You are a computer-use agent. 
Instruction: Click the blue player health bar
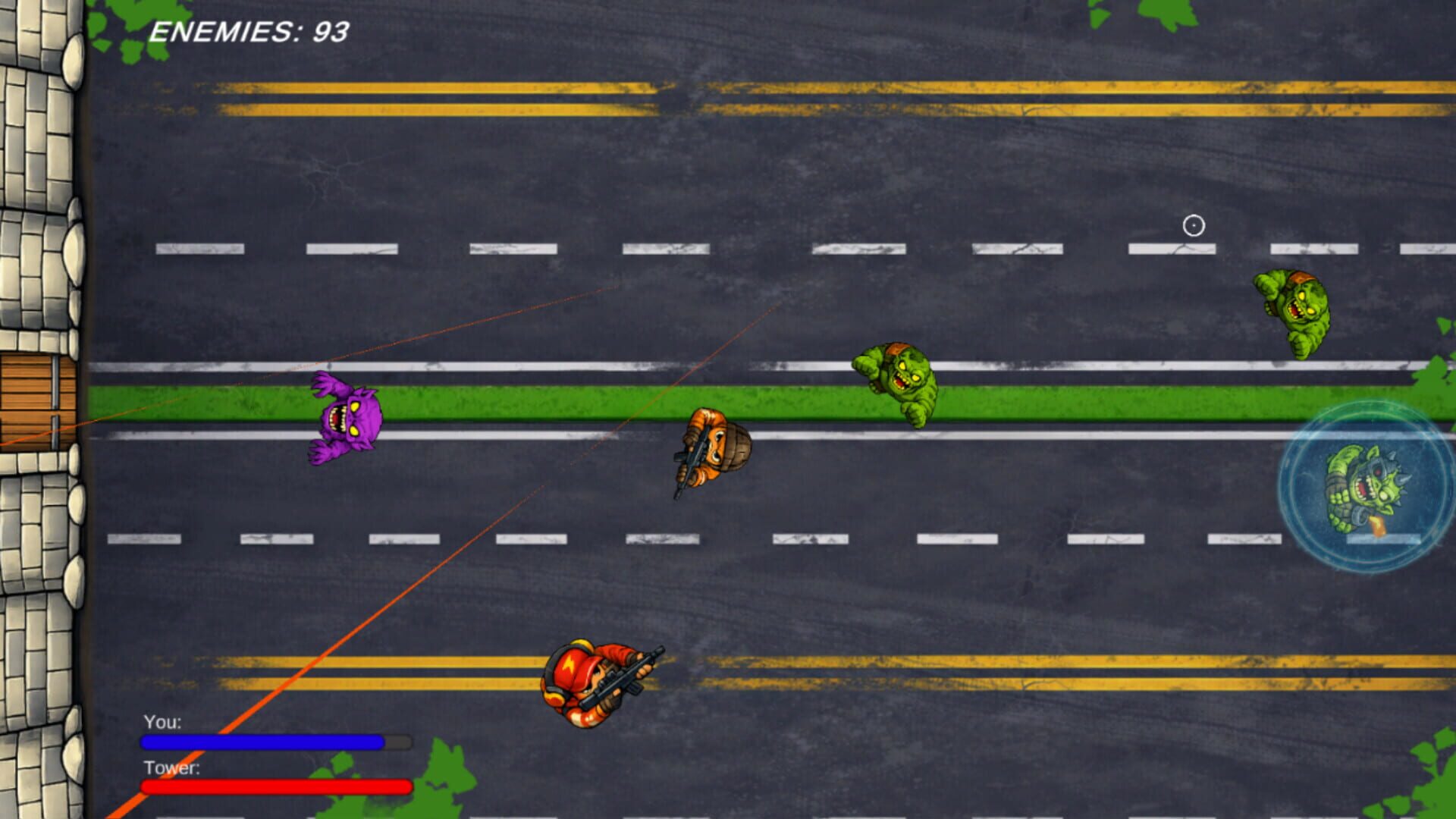pyautogui.click(x=262, y=742)
